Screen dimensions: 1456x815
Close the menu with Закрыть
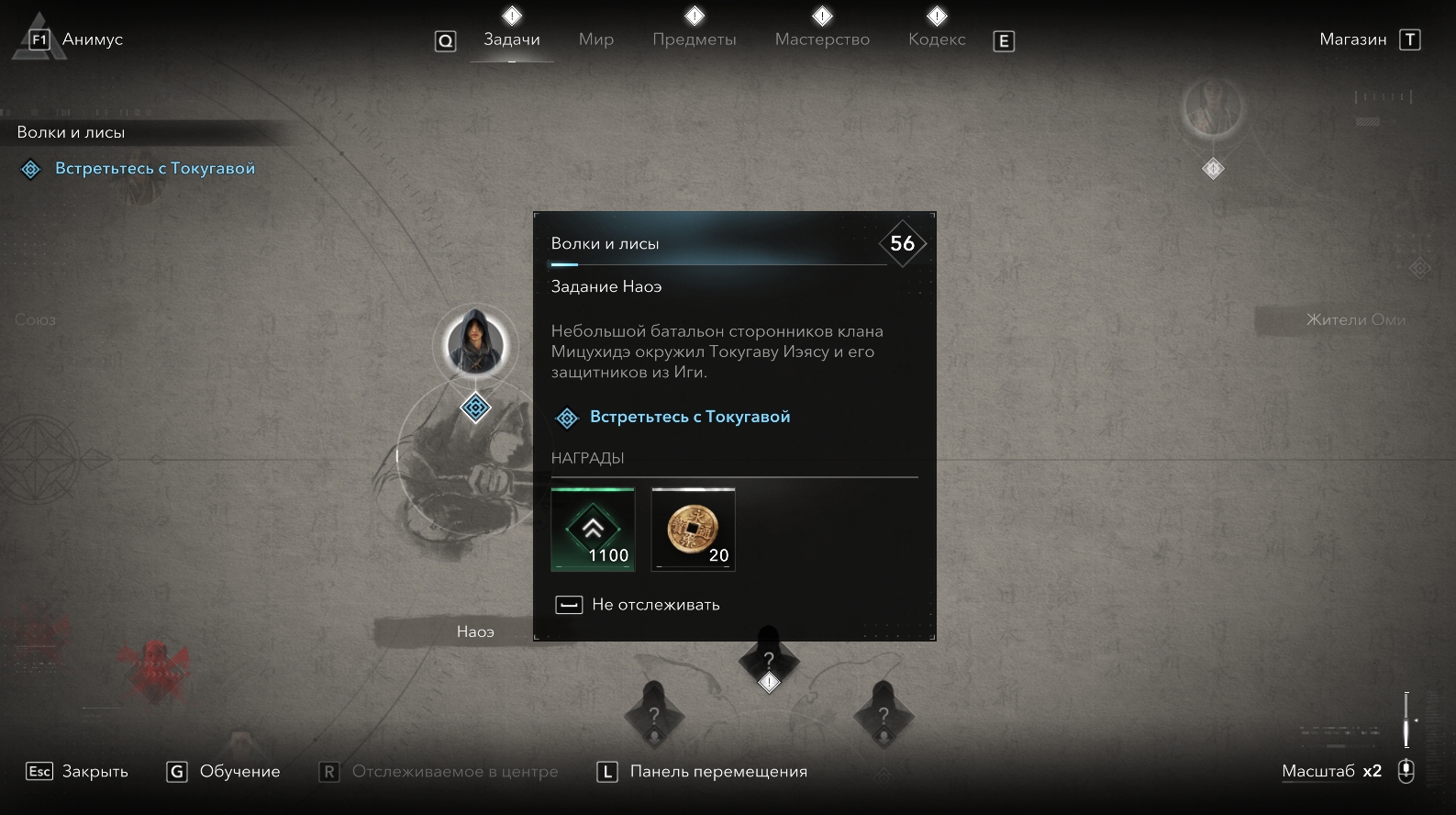tap(94, 772)
